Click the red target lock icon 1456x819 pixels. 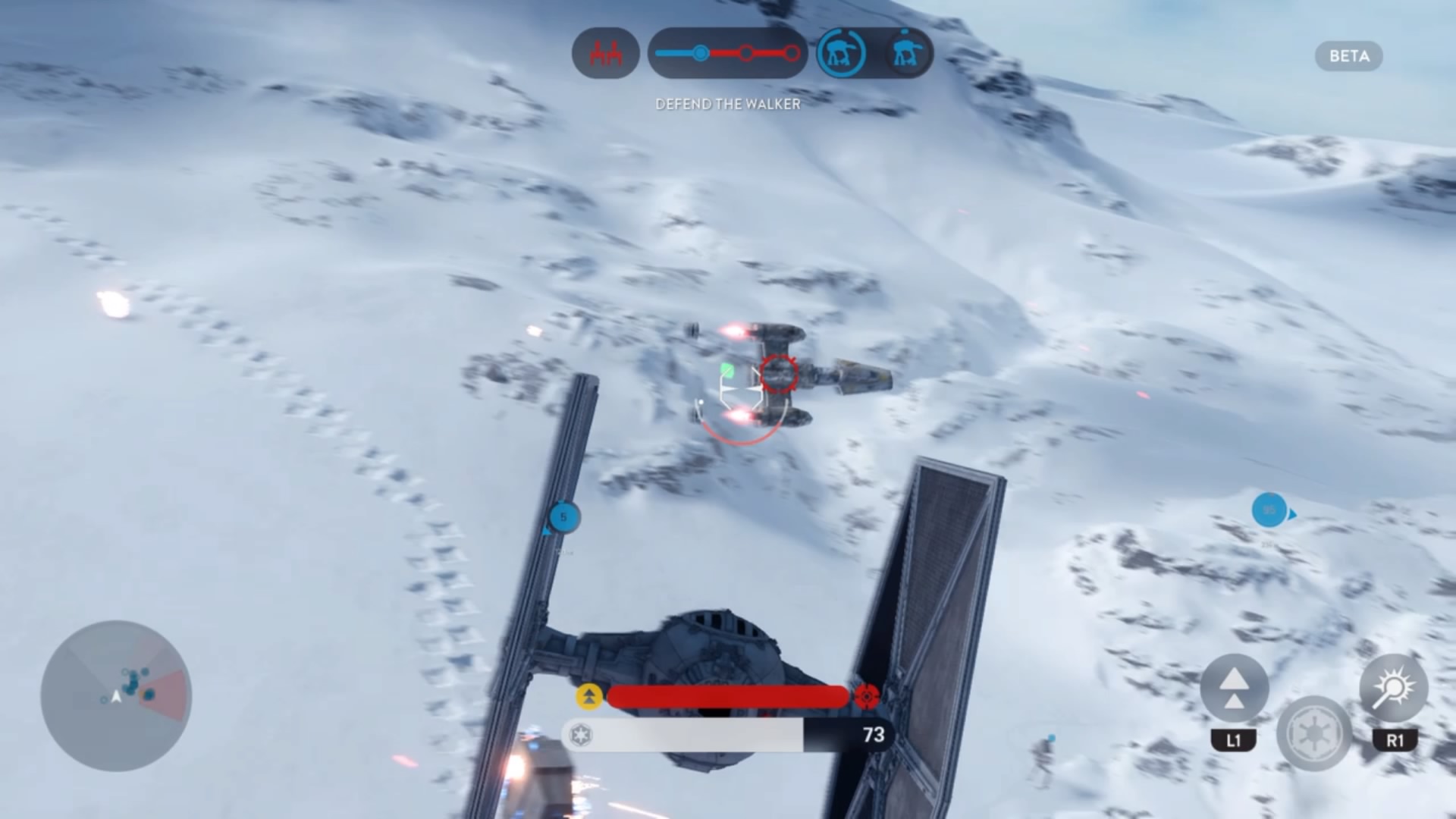(x=867, y=695)
